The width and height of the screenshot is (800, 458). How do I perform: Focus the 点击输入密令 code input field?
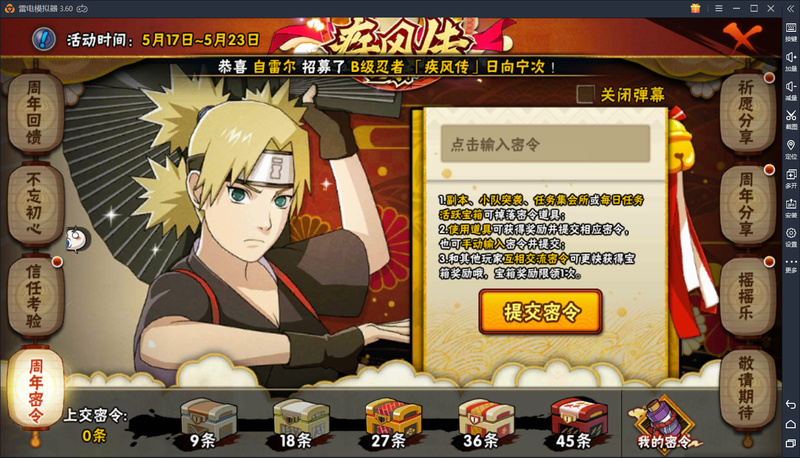point(545,144)
